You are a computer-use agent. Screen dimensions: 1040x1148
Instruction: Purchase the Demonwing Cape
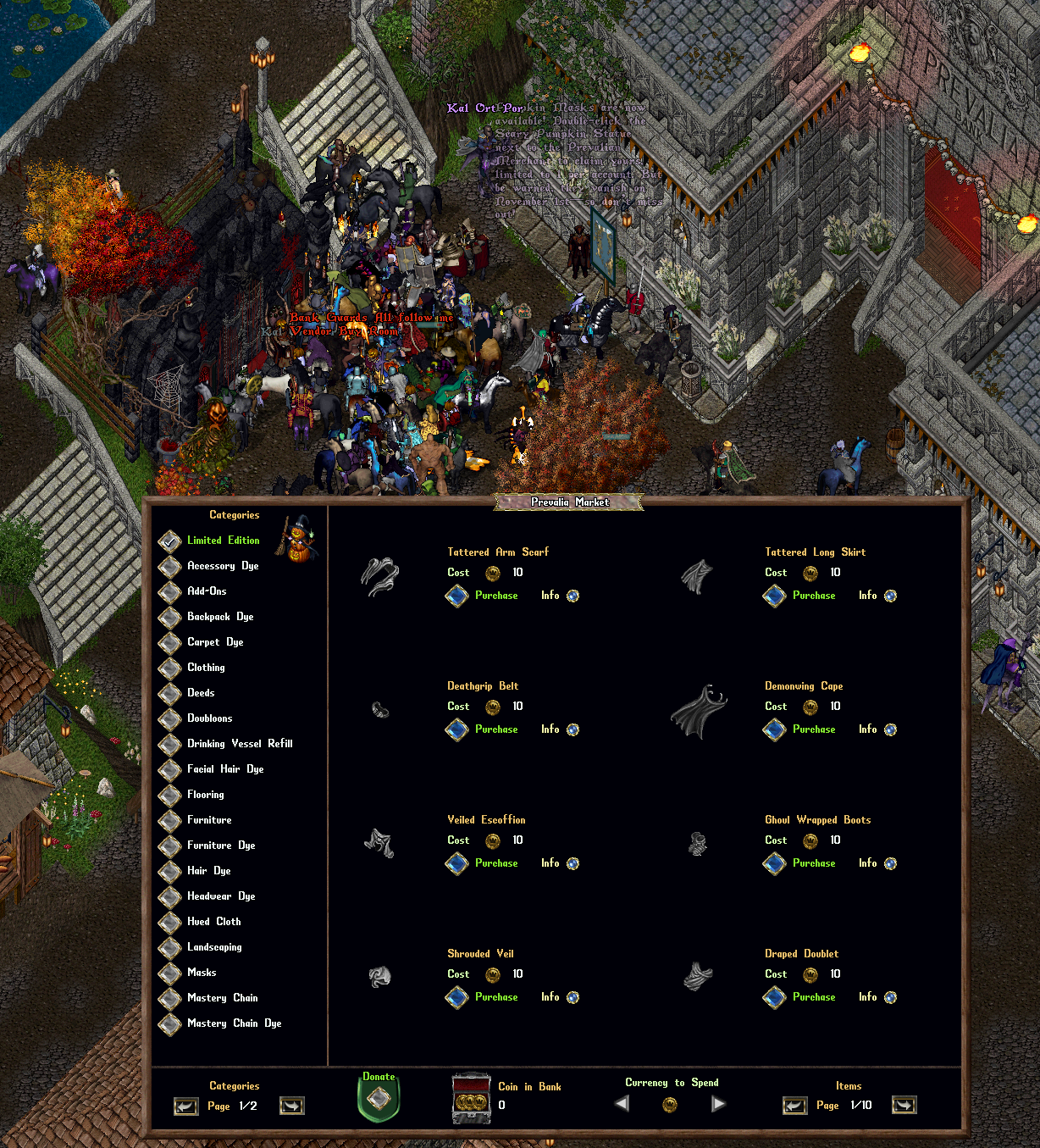[x=775, y=729]
